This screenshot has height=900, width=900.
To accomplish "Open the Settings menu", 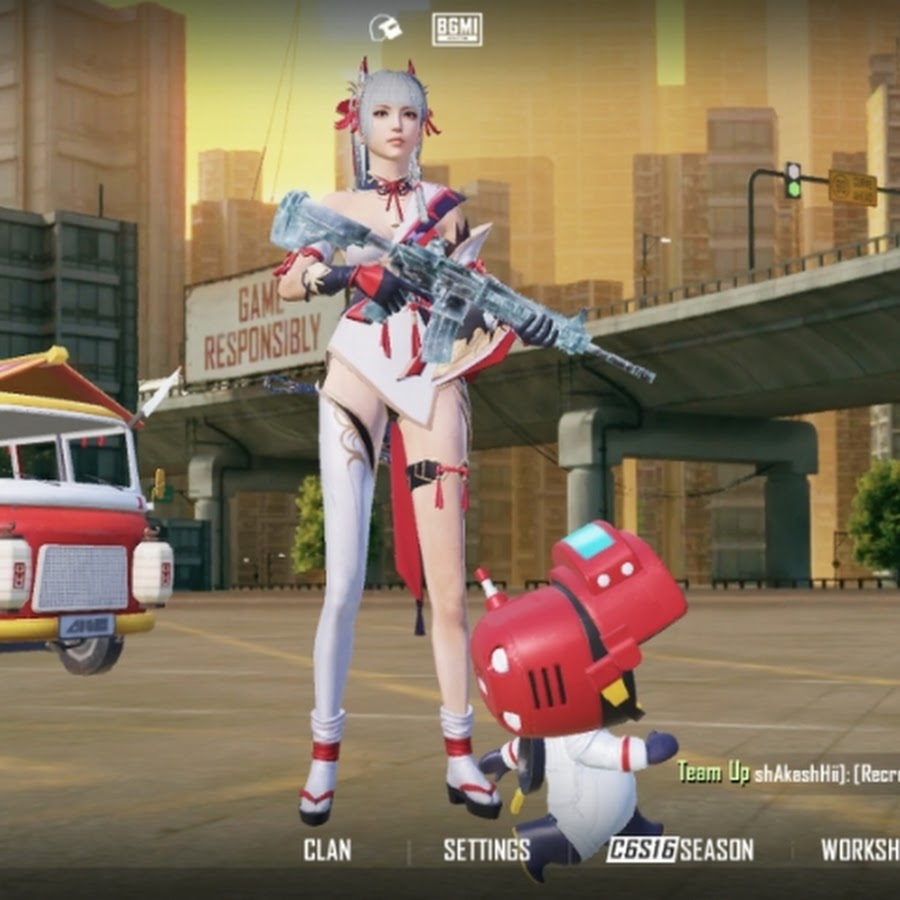I will coord(486,850).
